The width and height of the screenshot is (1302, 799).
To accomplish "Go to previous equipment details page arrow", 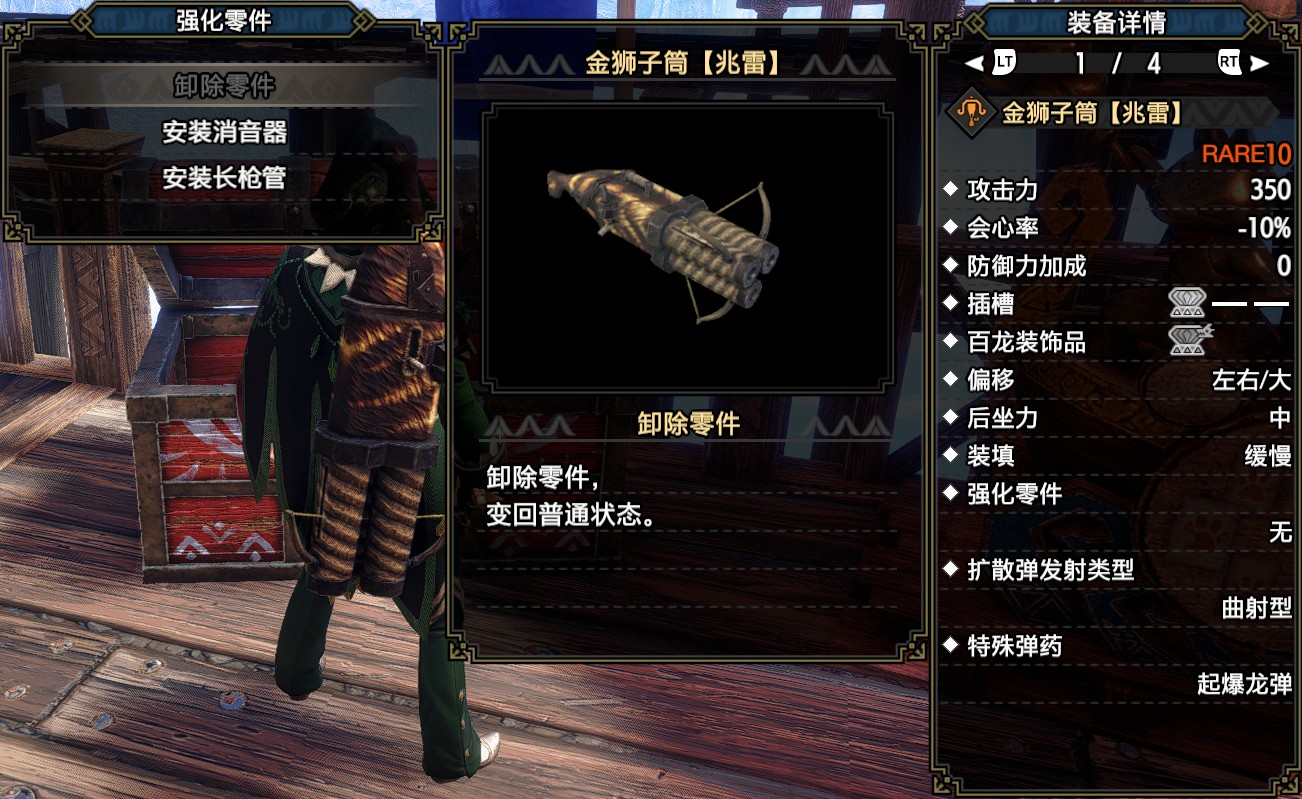I will click(x=975, y=63).
